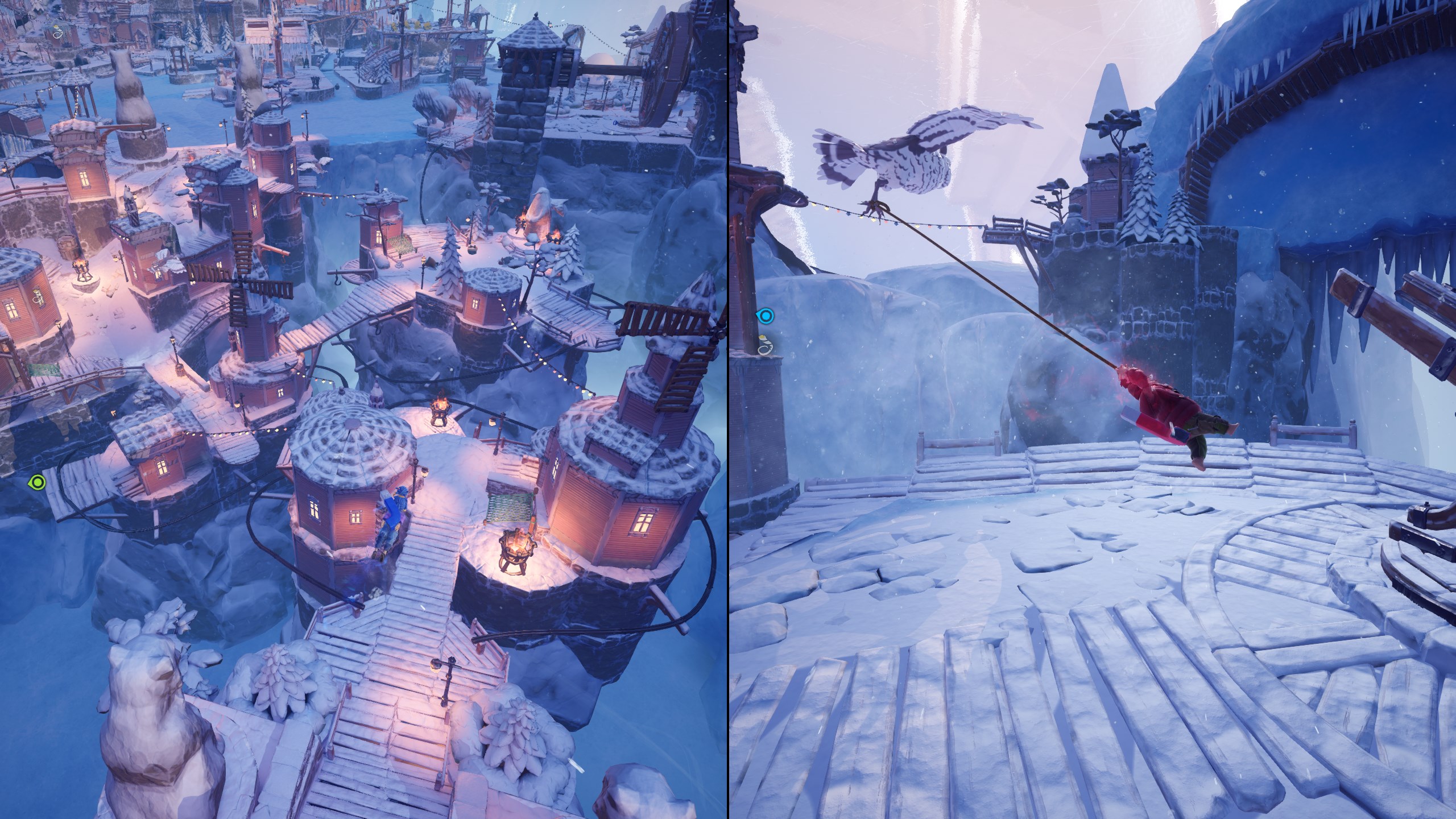Select the swirl objective icon over the village
1456x819 pixels.
tap(58, 33)
